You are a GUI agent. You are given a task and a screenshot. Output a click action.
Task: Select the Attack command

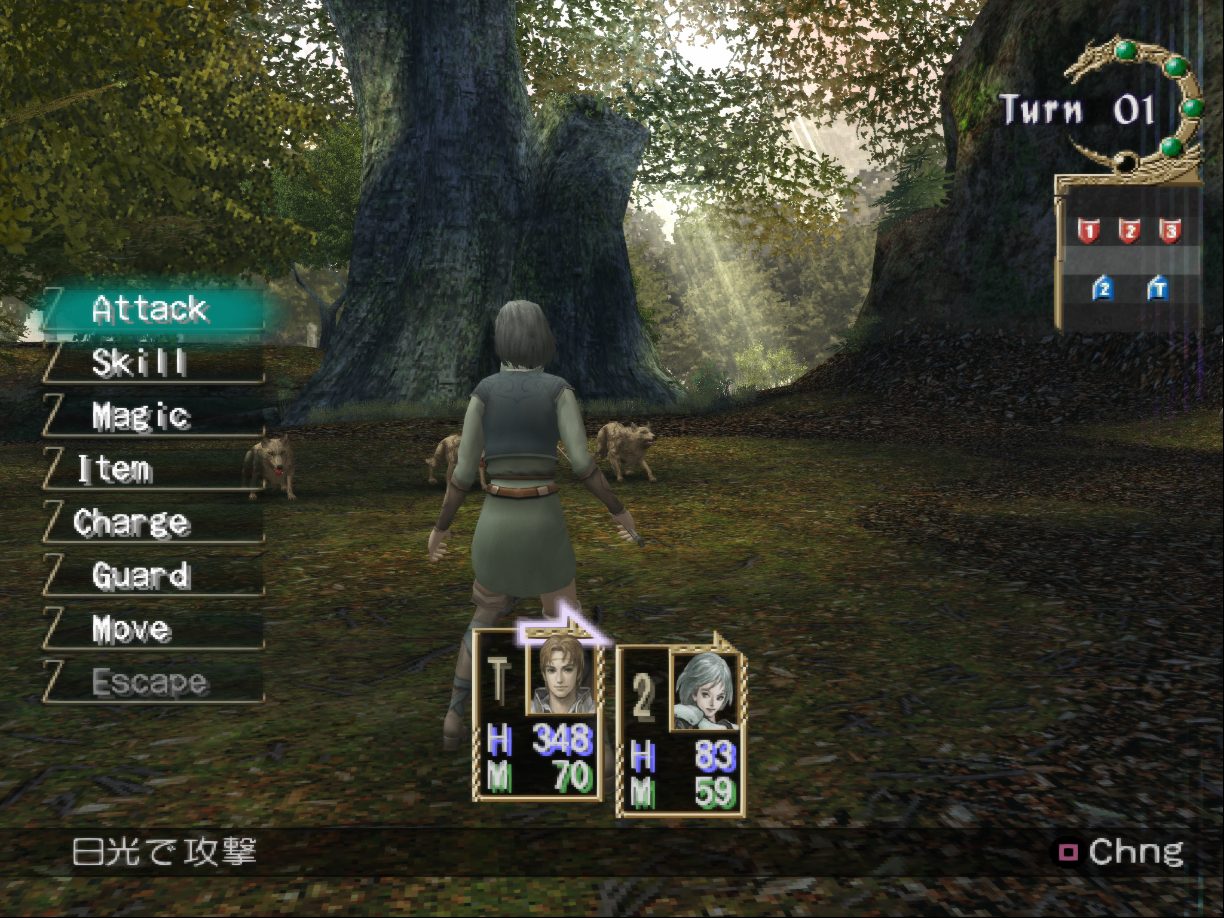pyautogui.click(x=150, y=310)
